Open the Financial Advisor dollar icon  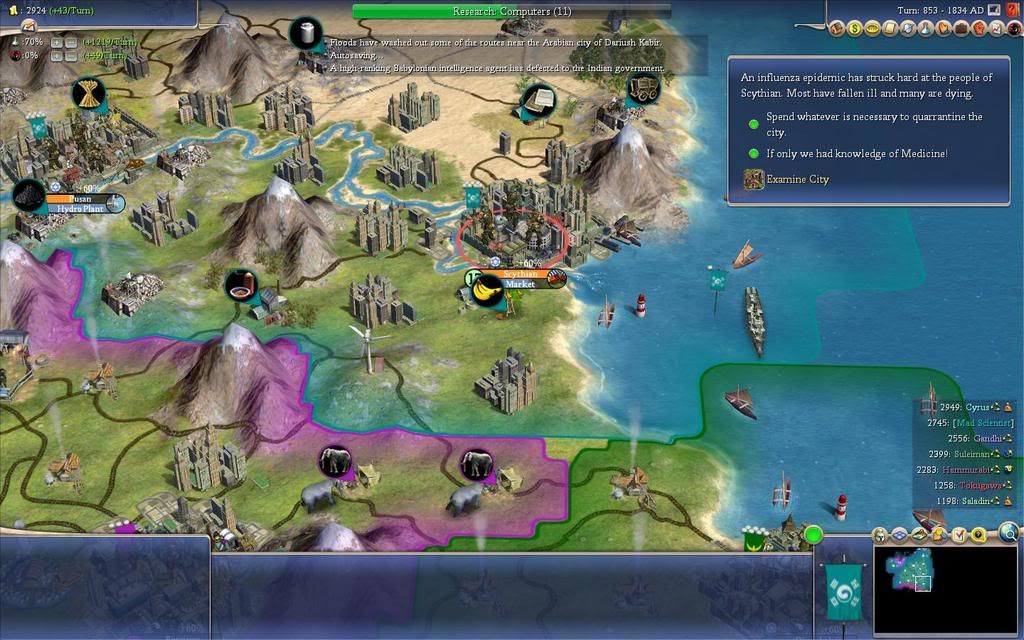(x=855, y=29)
